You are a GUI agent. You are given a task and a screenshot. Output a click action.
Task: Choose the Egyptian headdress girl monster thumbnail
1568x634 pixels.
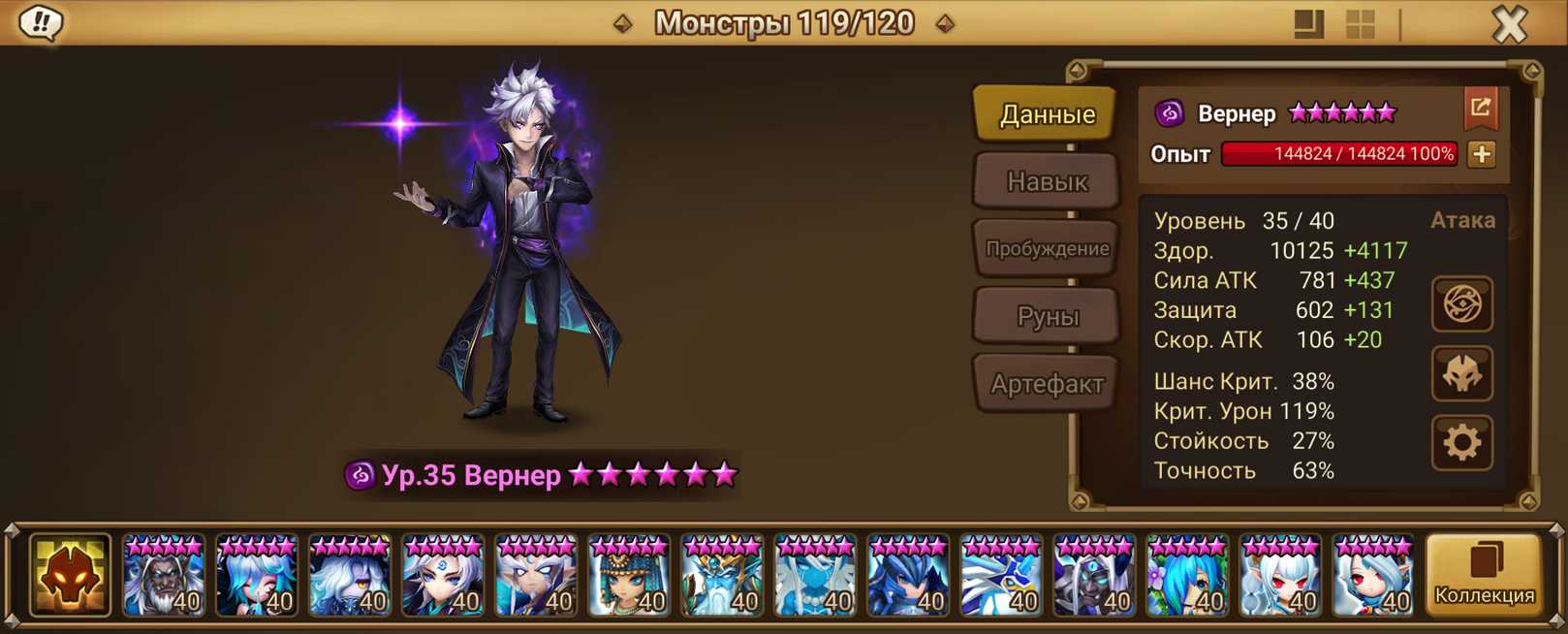(629, 576)
